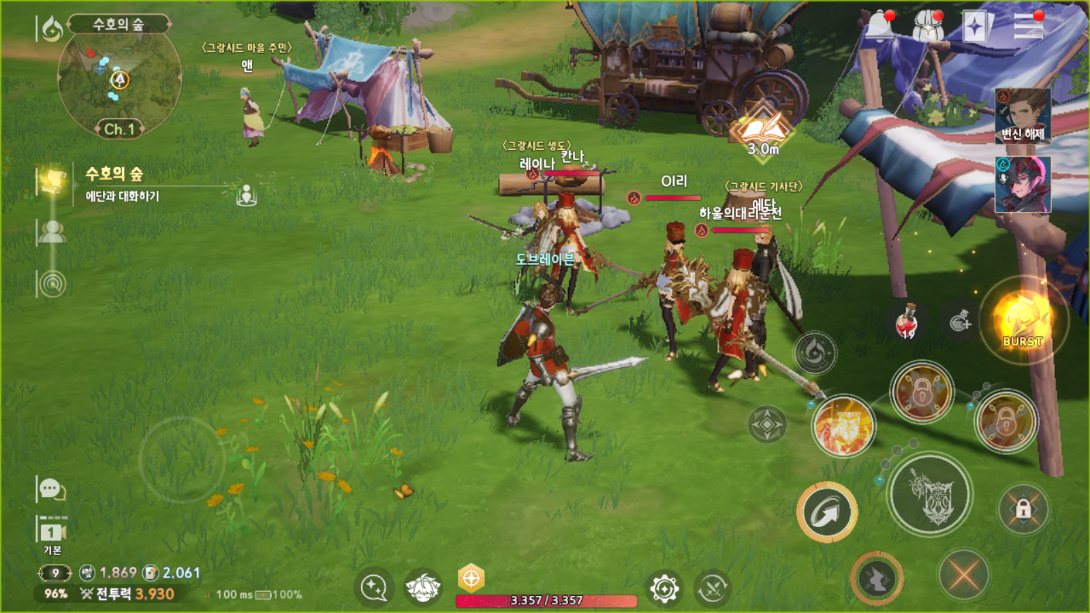This screenshot has height=613, width=1090.
Task: Open the notification bell
Action: coord(881,25)
